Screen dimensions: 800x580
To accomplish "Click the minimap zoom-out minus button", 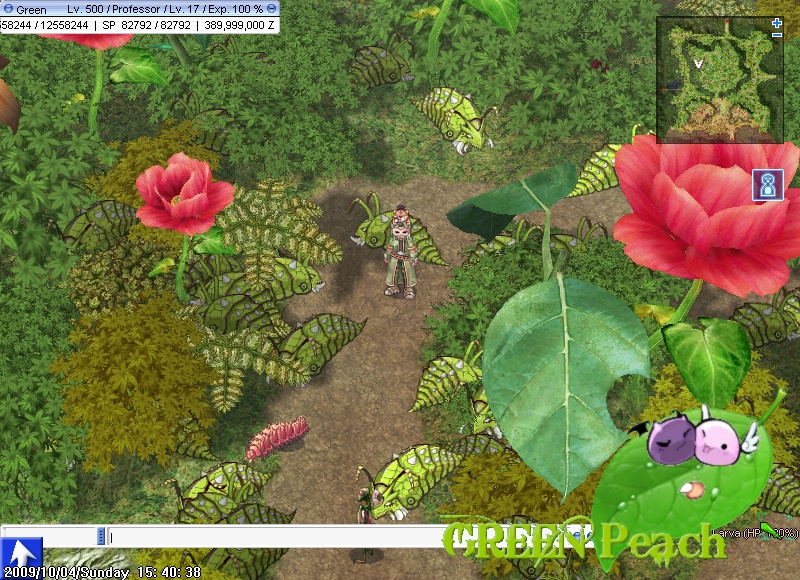I will (x=777, y=35).
